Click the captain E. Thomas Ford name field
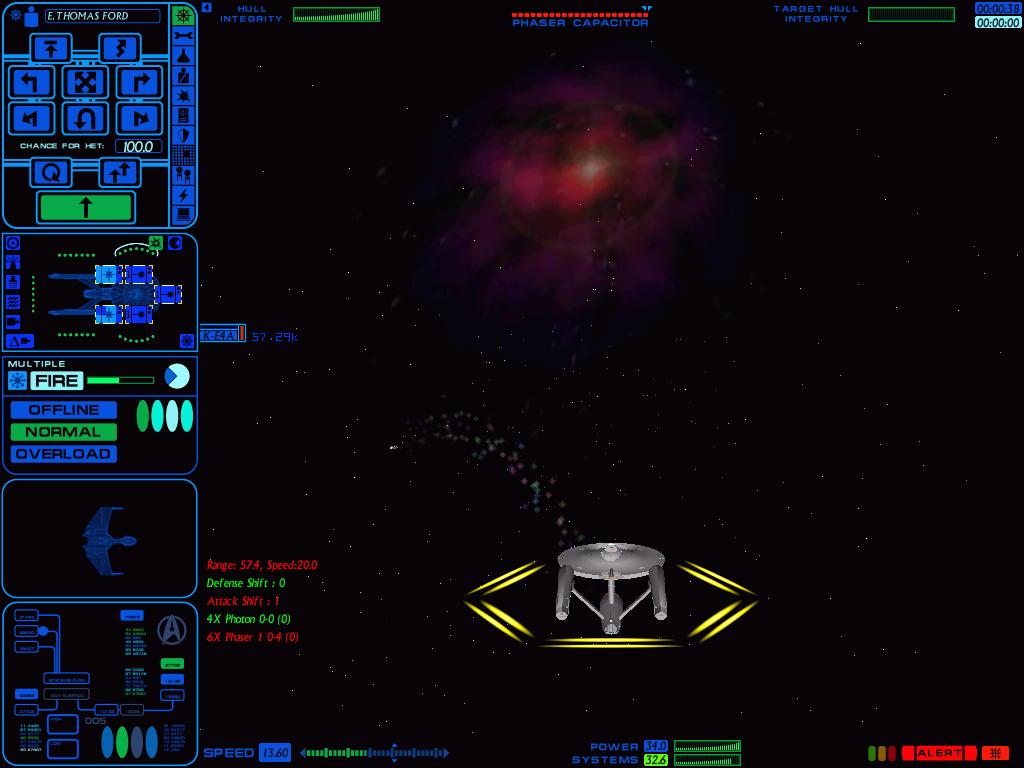 [102, 16]
